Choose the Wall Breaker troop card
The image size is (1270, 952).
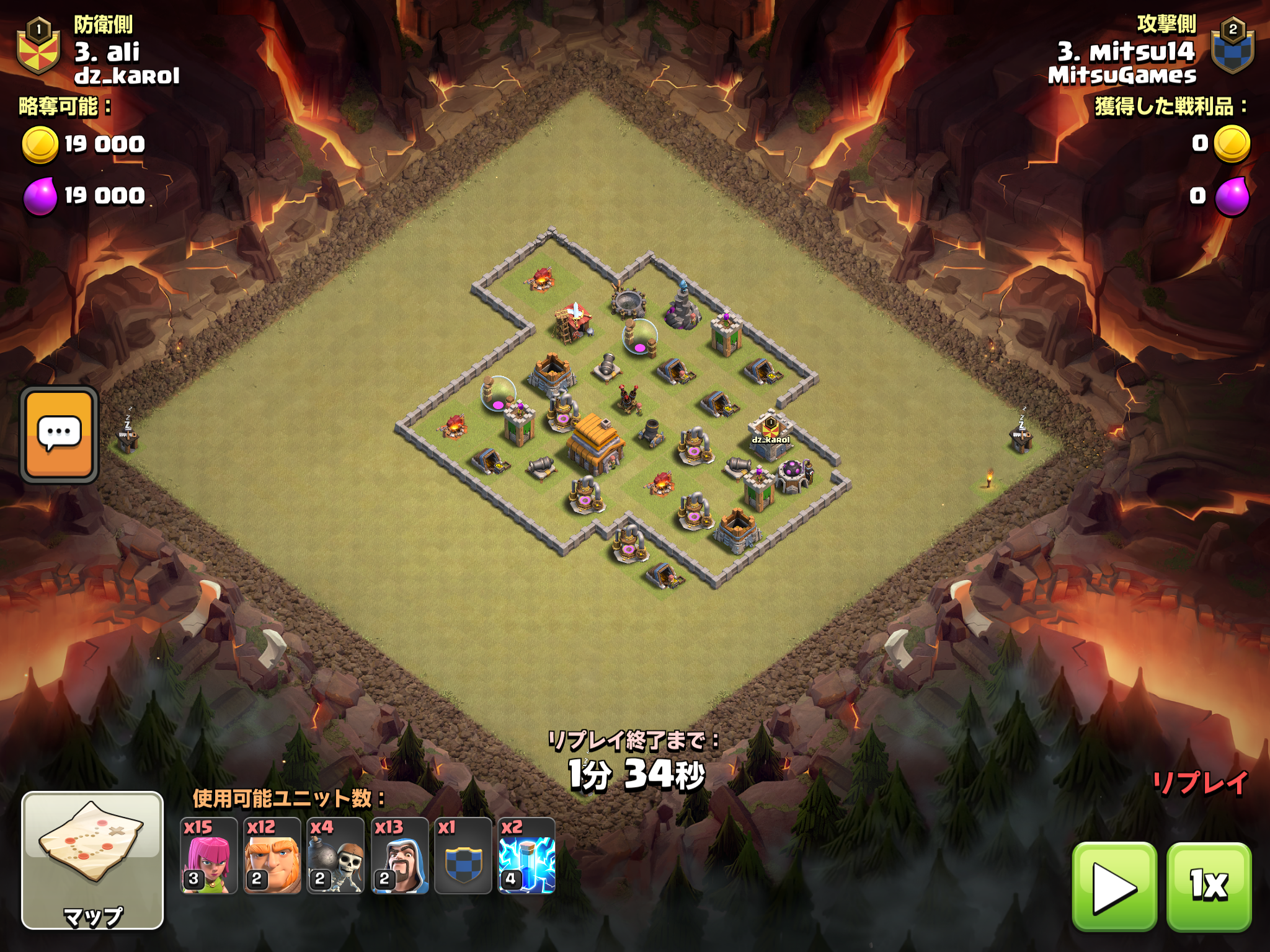click(x=335, y=856)
